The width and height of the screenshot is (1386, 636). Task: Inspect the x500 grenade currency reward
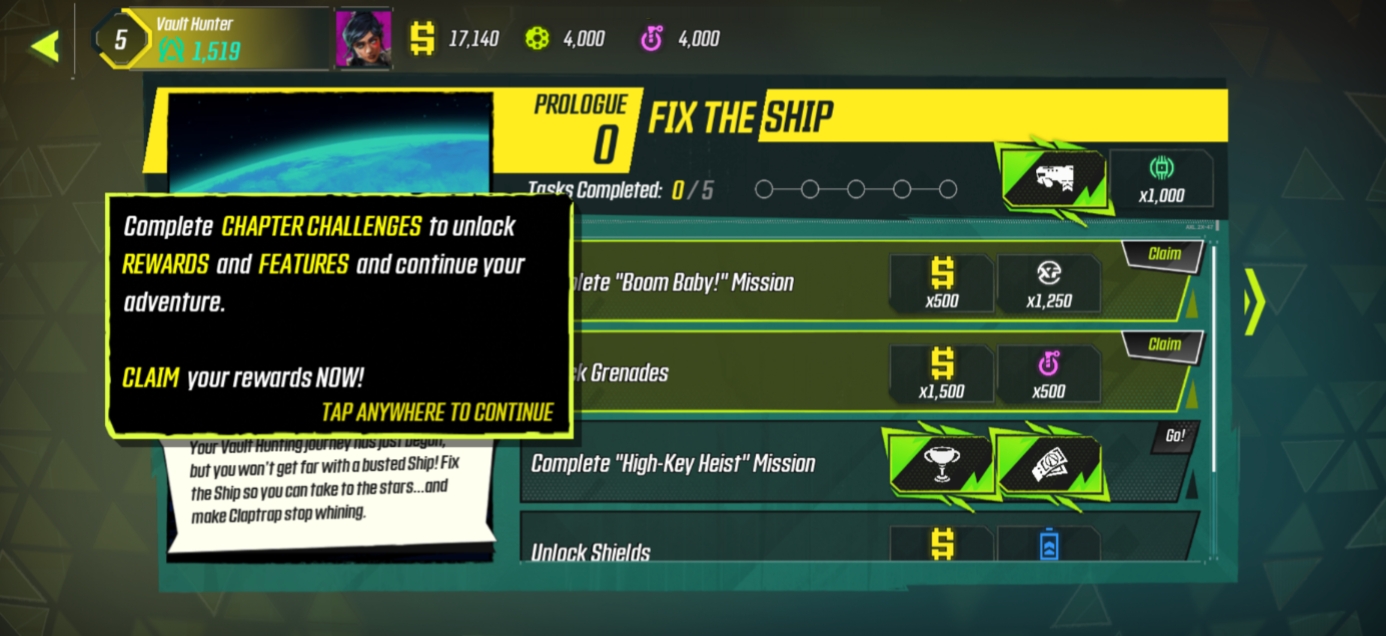(x=1048, y=373)
